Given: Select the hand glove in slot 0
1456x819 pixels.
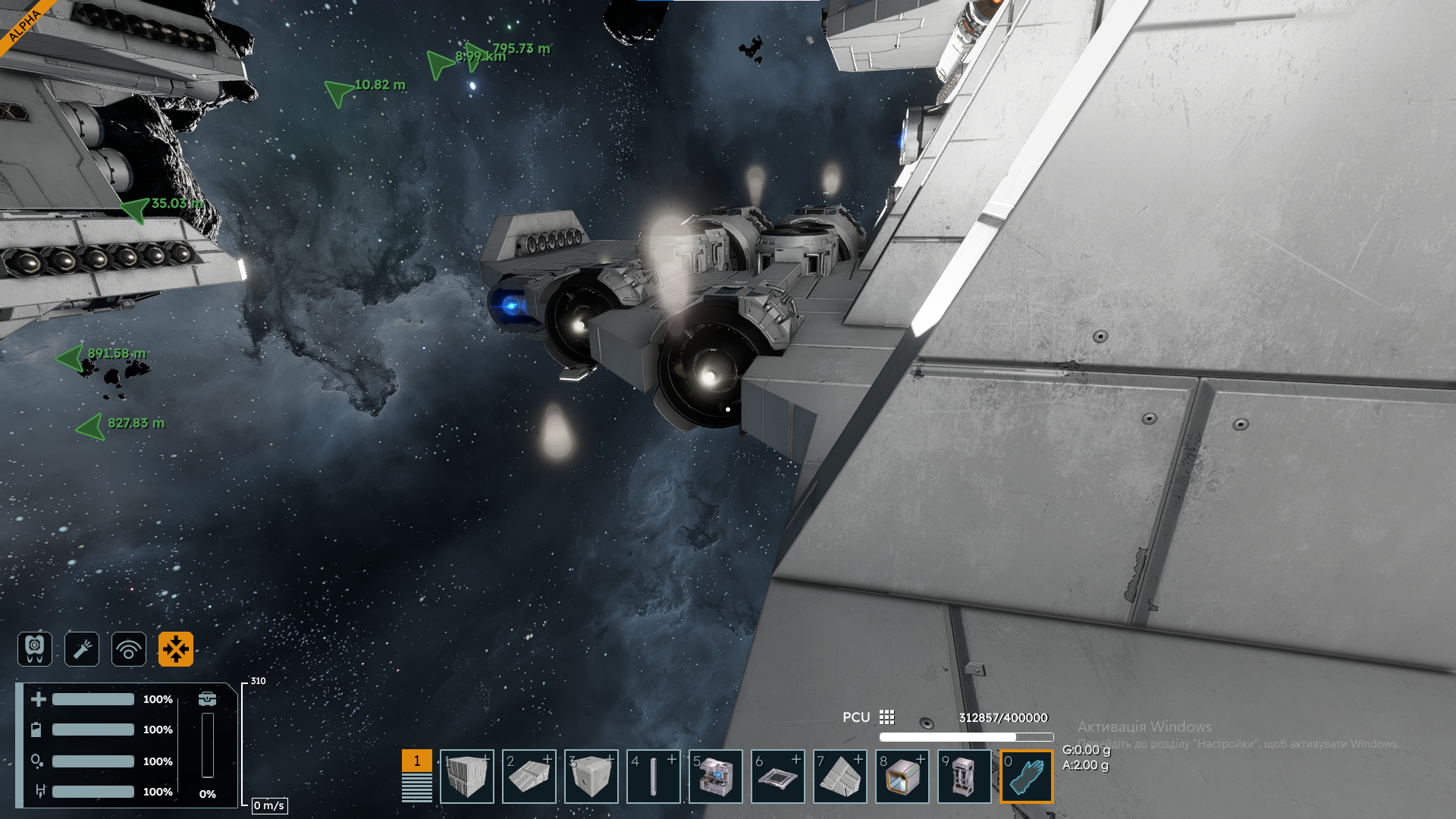Looking at the screenshot, I should click(x=1027, y=777).
